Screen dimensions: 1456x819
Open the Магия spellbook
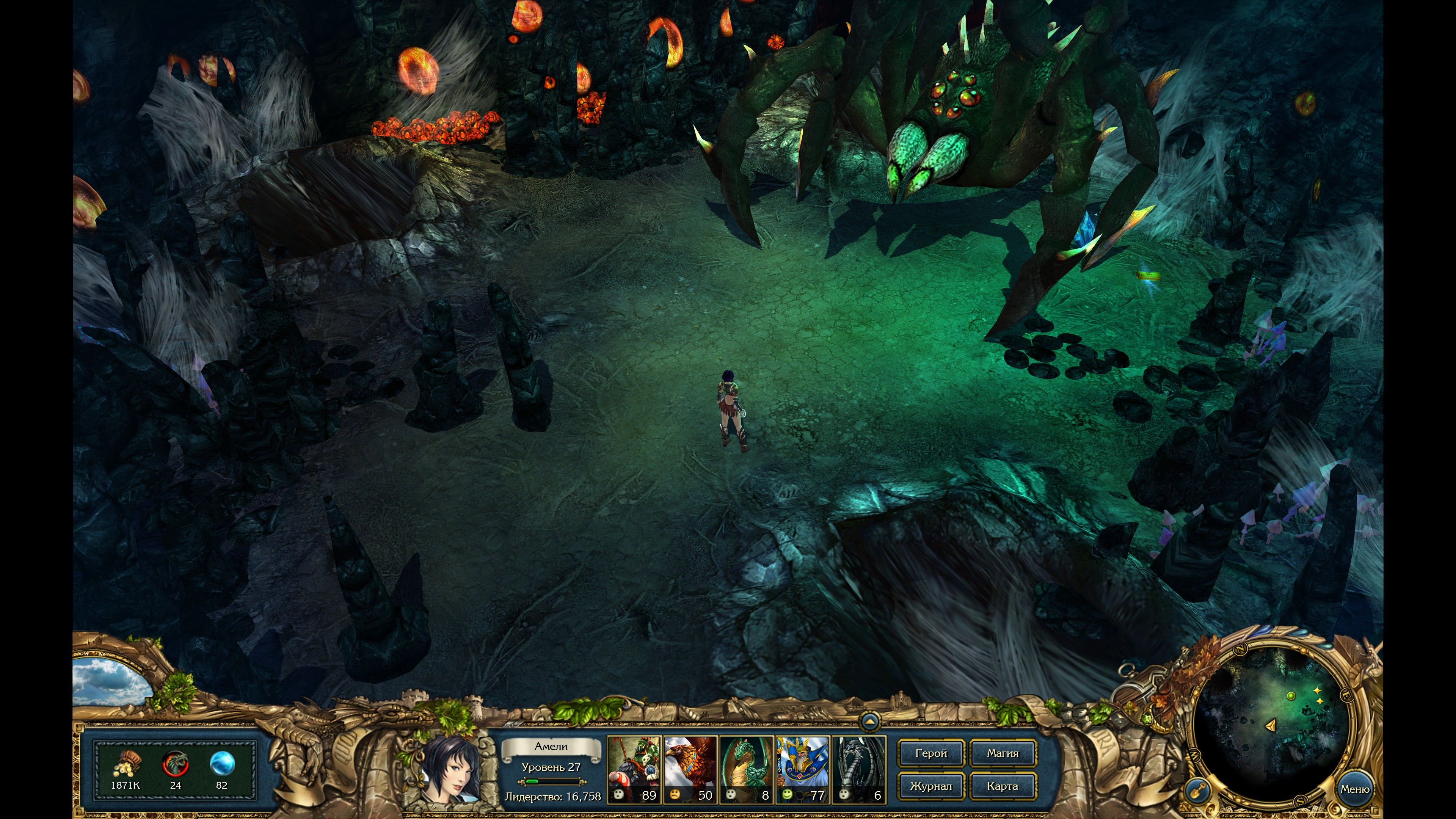(1003, 753)
